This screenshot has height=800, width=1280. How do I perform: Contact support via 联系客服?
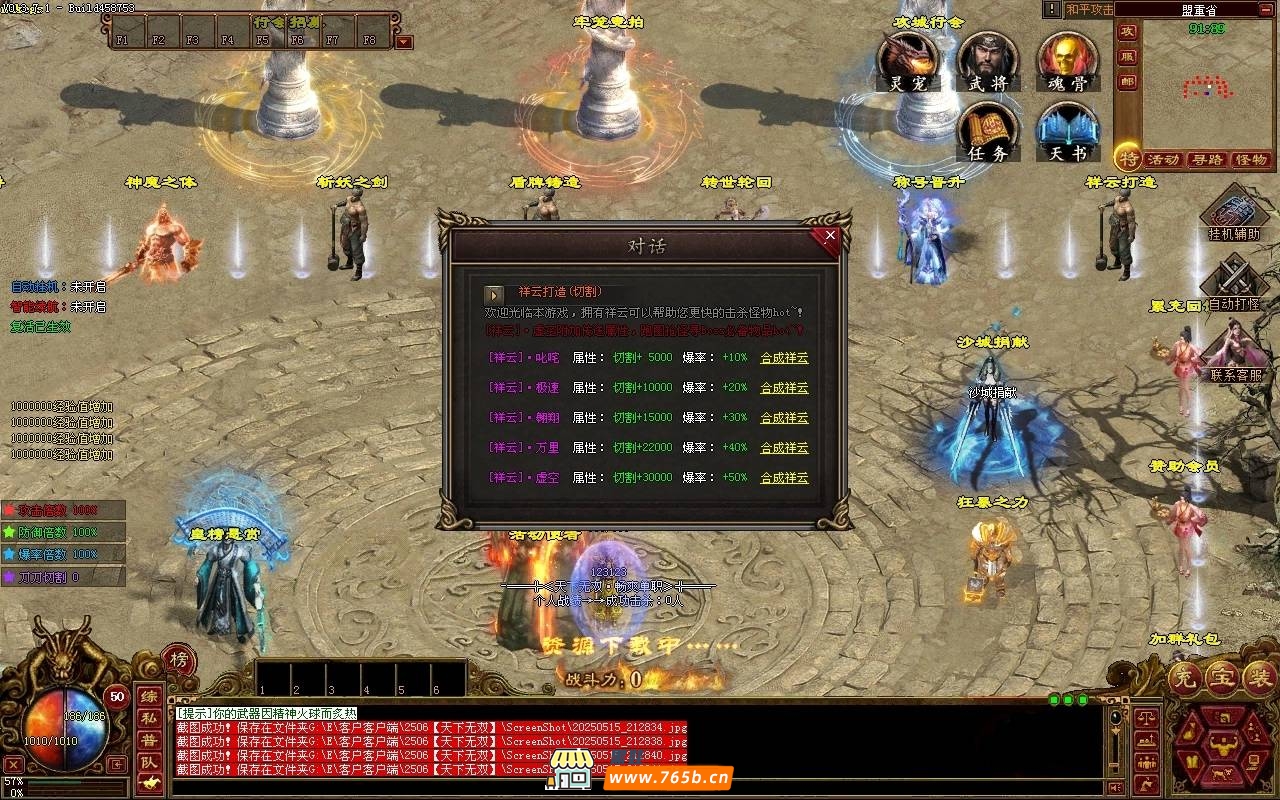pos(1236,353)
